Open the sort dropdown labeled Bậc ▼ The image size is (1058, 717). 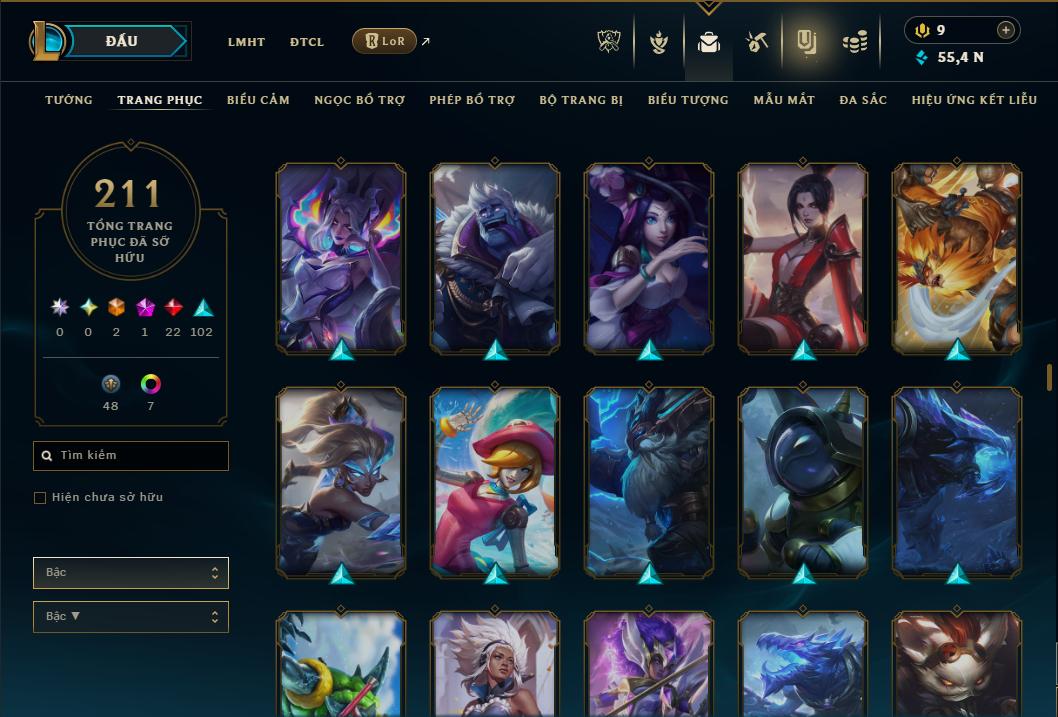[131, 617]
